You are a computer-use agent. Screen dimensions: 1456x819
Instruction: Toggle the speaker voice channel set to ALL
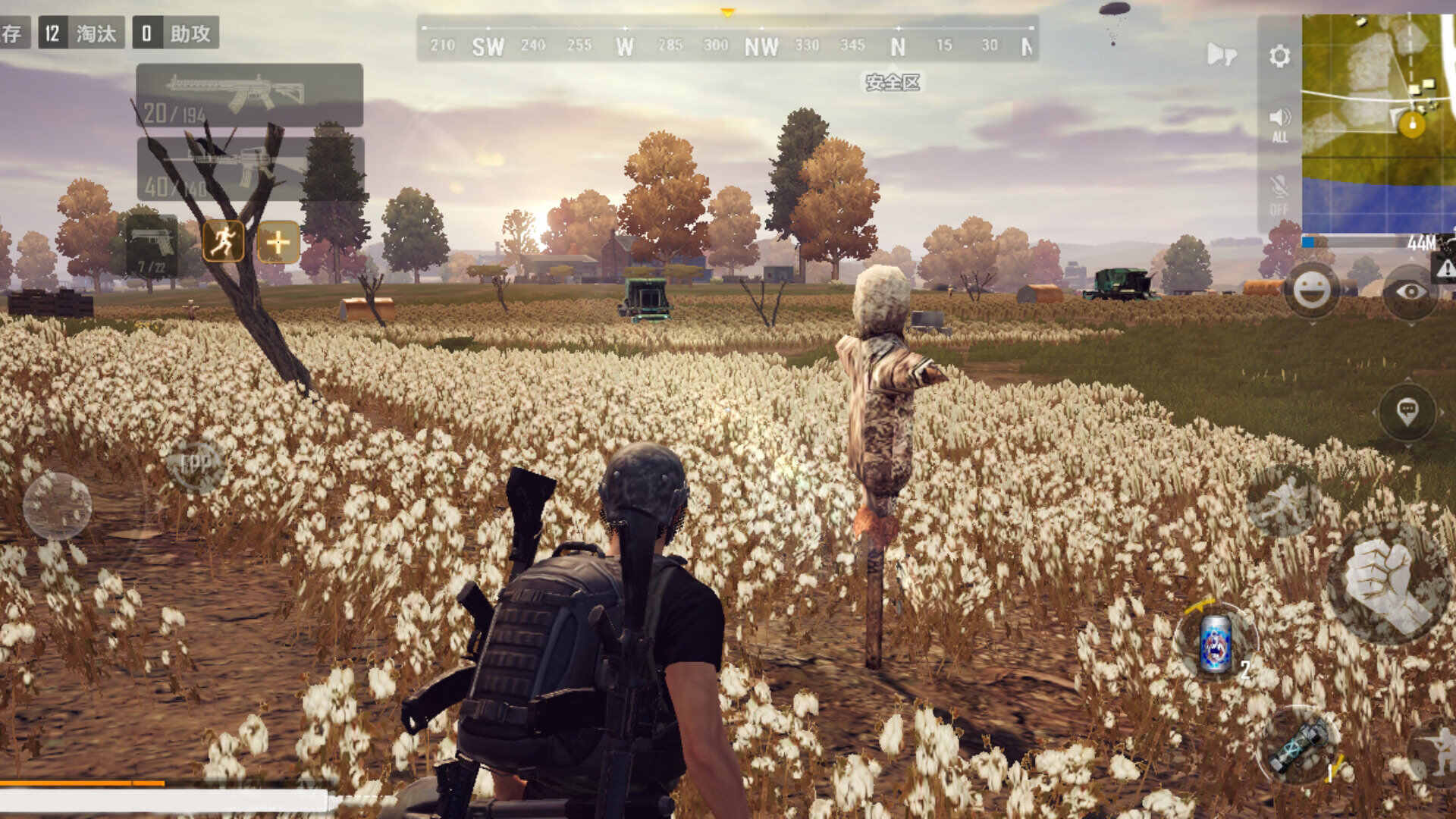pyautogui.click(x=1279, y=124)
